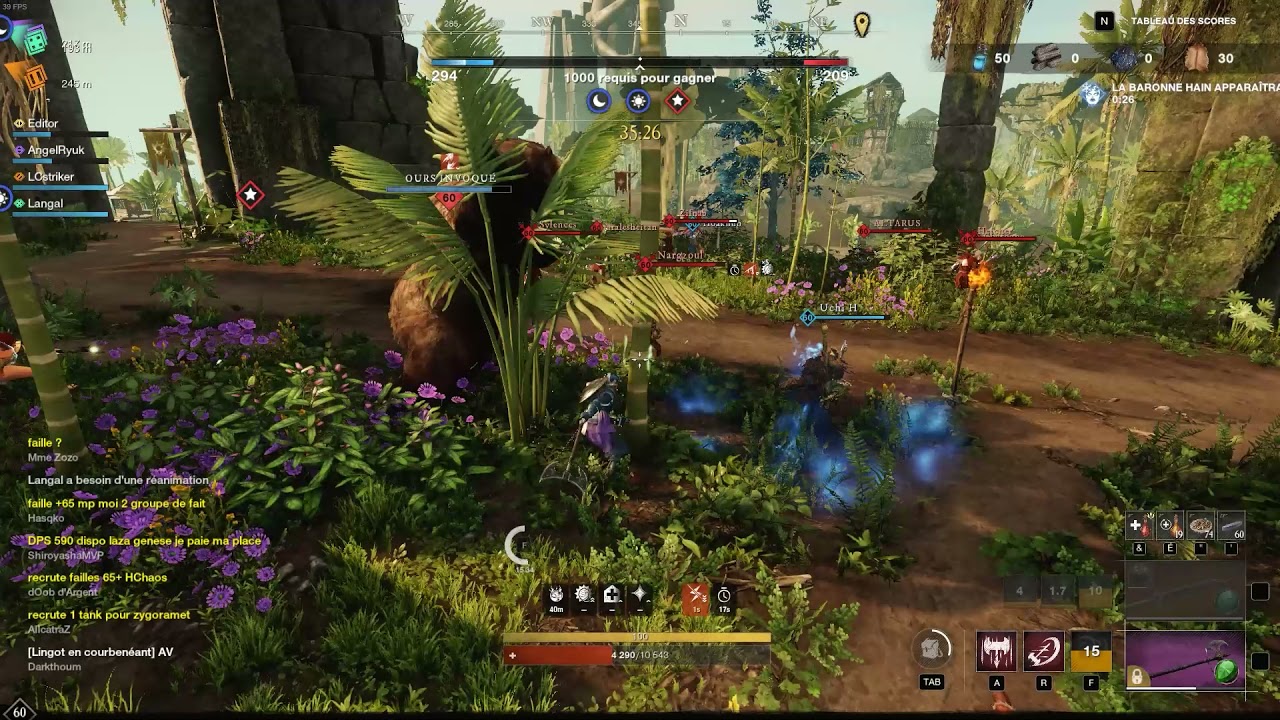Open the Tableau des Scores scoreboard
This screenshot has width=1280, height=720.
click(1183, 21)
